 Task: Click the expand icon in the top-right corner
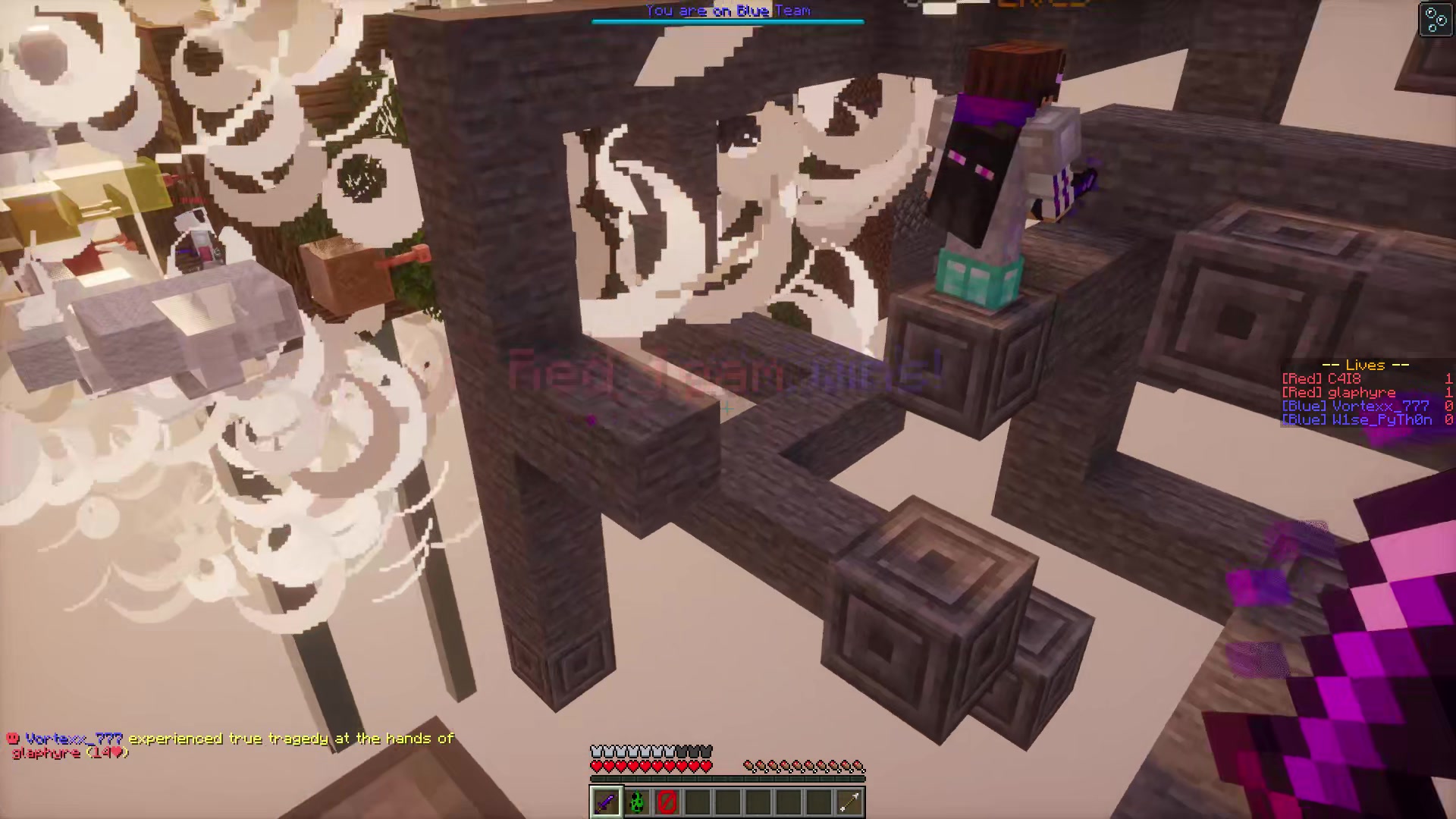(x=1436, y=20)
